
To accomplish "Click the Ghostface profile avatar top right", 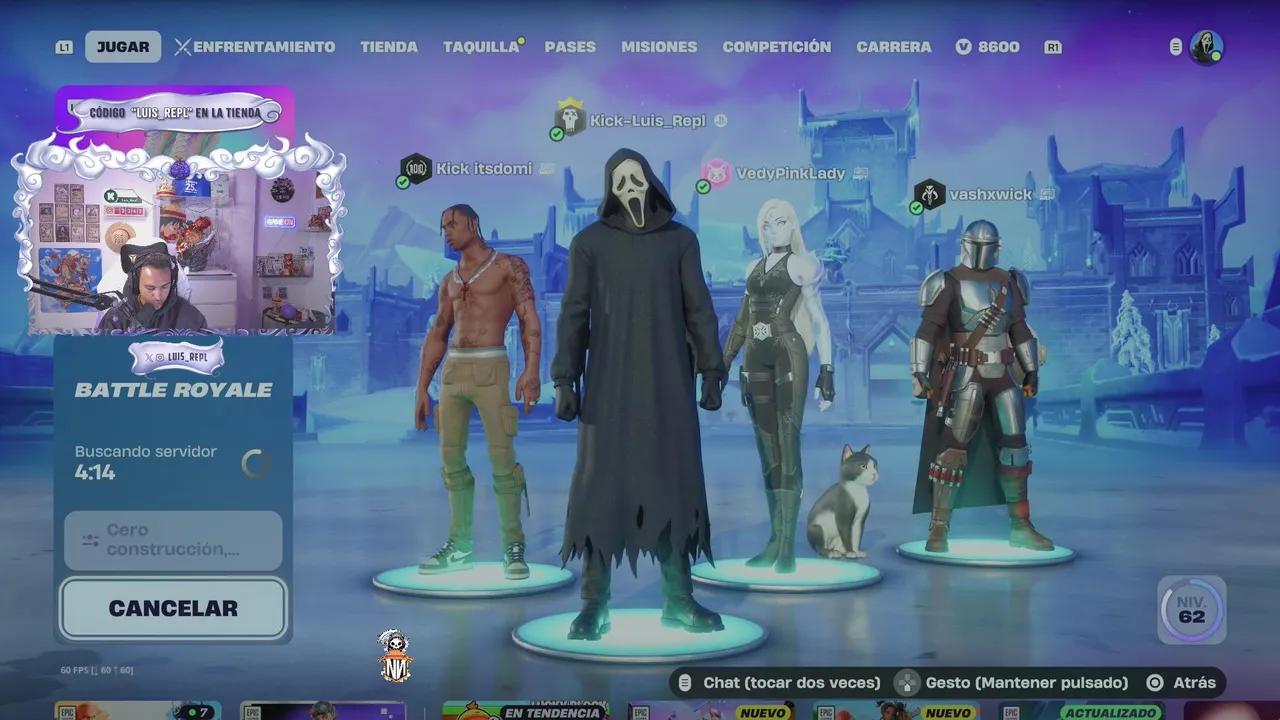I will click(1206, 45).
